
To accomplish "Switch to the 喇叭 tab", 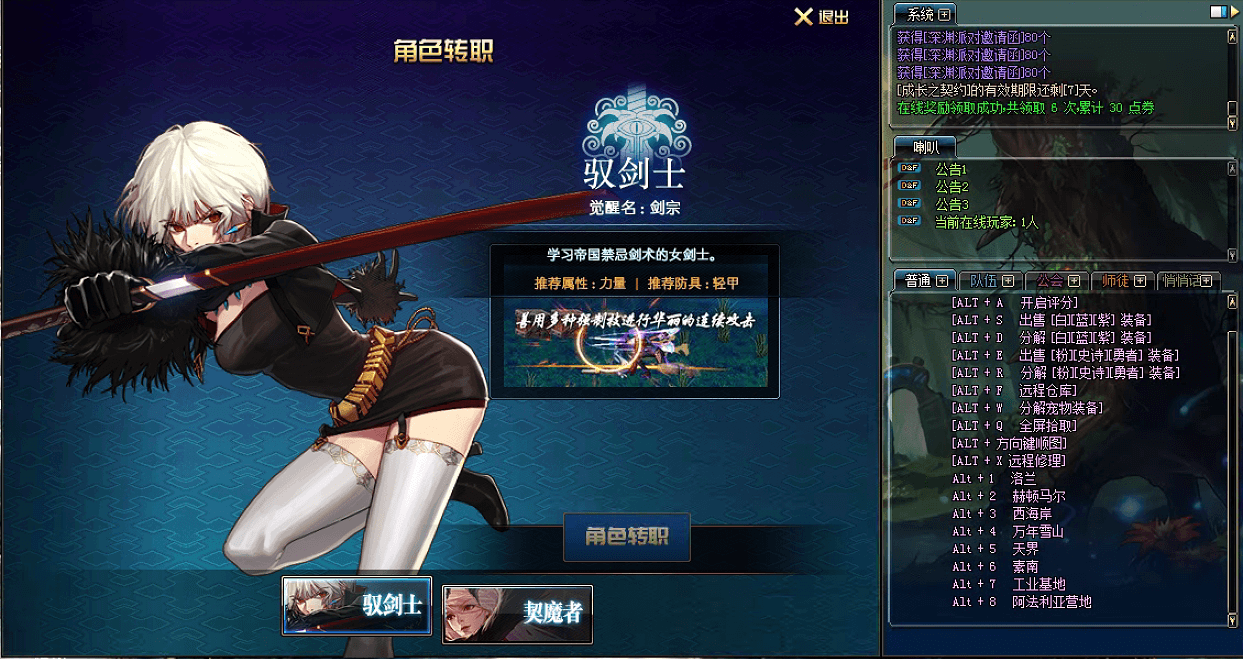I will (926, 146).
